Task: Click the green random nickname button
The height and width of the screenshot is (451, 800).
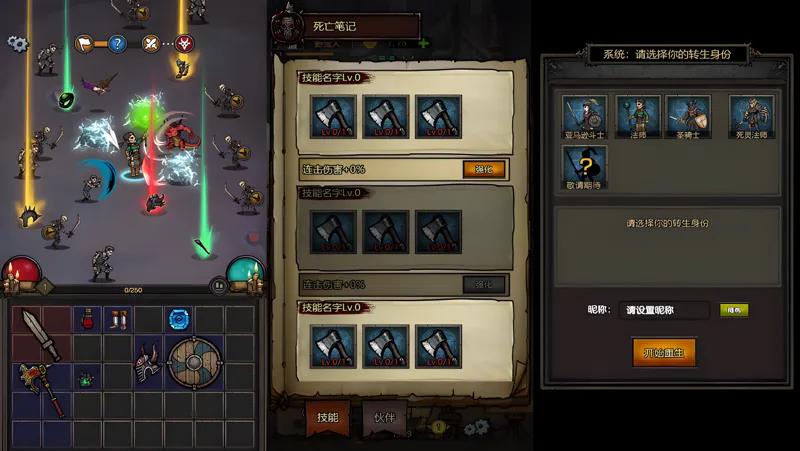Action: (733, 310)
